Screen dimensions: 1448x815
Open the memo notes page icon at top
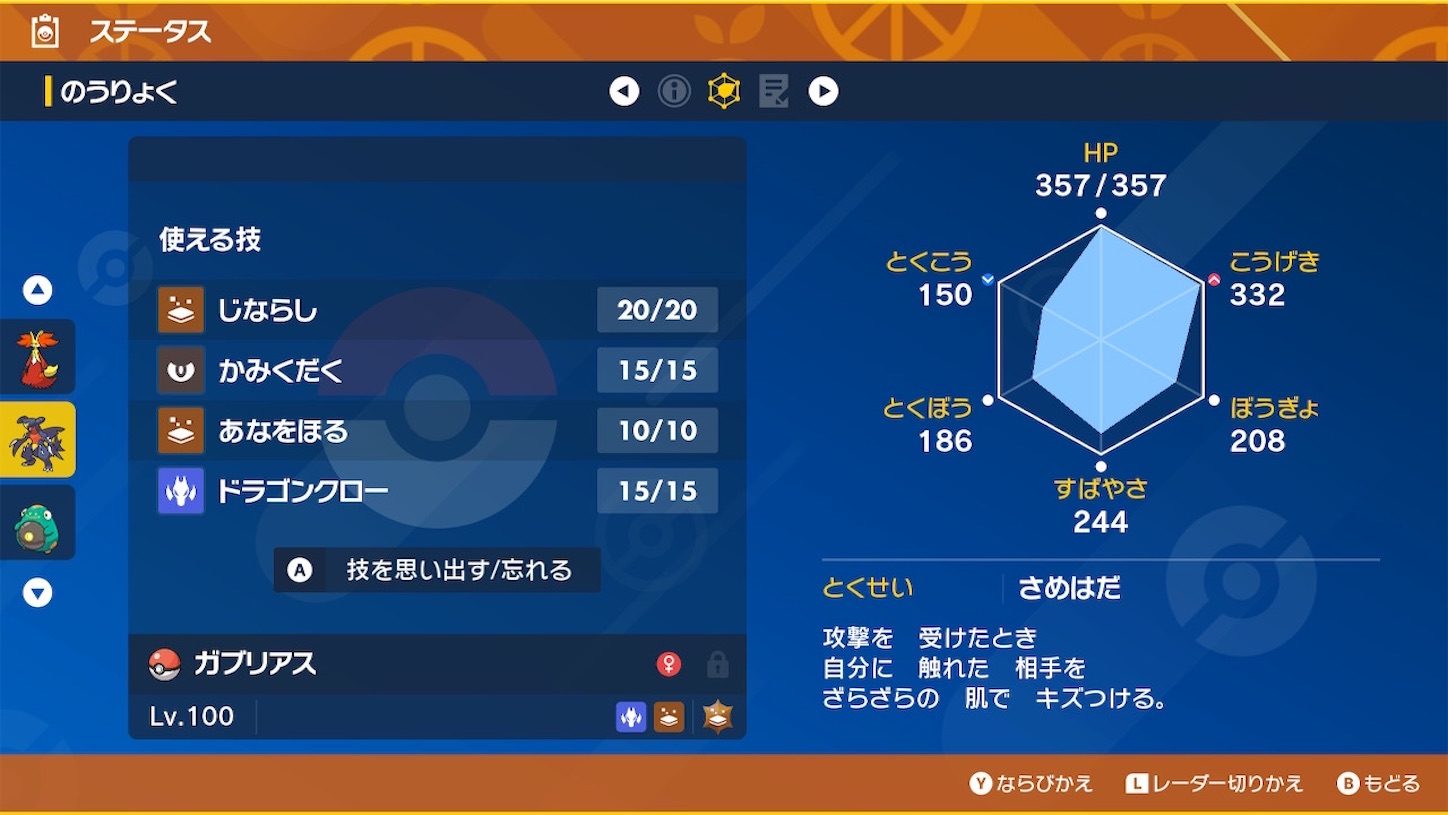772,90
